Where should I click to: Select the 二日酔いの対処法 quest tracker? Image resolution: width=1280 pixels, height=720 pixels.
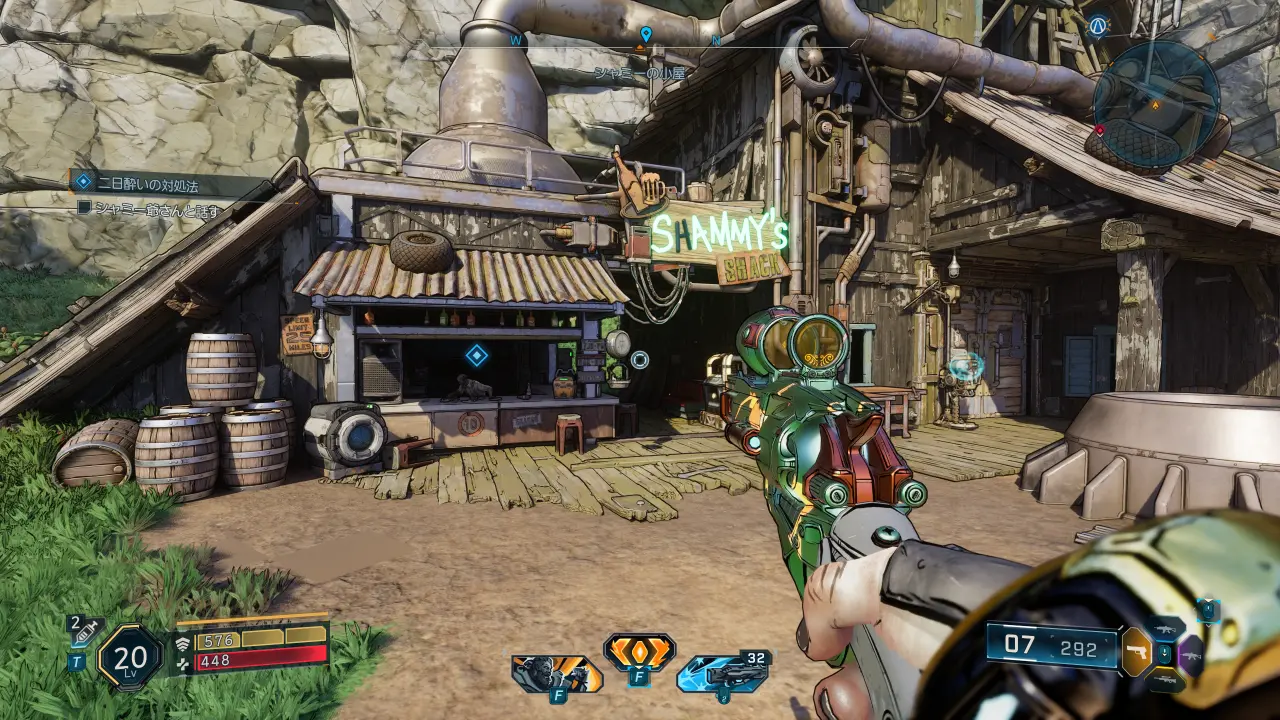tap(150, 184)
